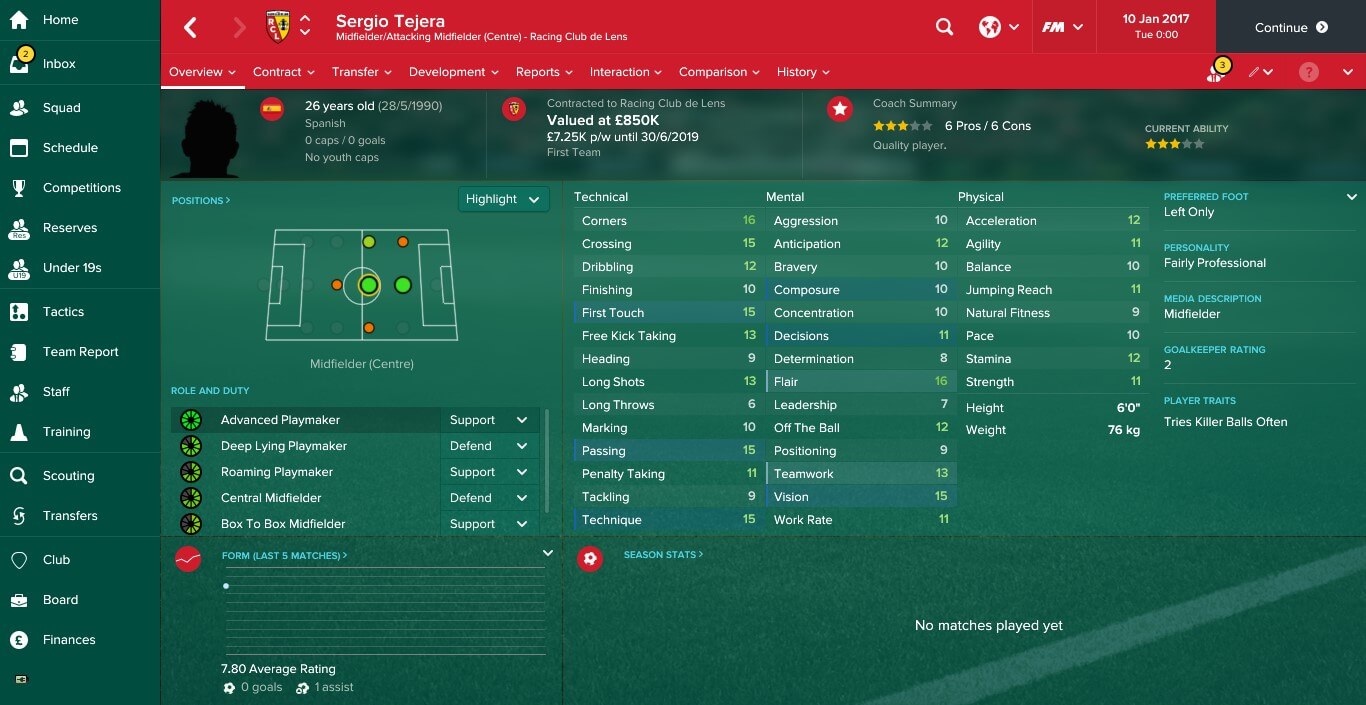Select the History tab
This screenshot has height=705, width=1366.
803,72
